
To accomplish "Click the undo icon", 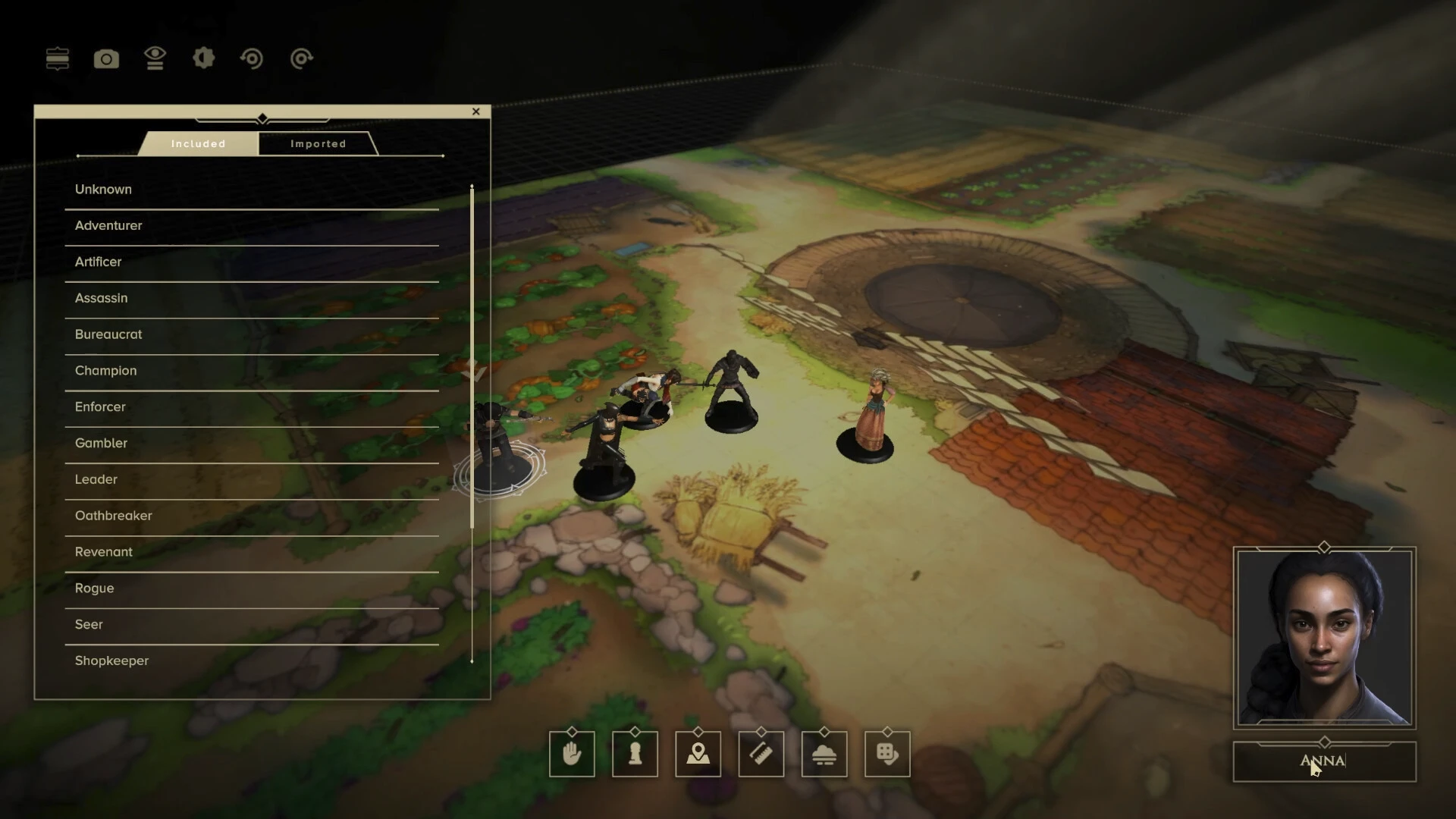I will pos(253,58).
